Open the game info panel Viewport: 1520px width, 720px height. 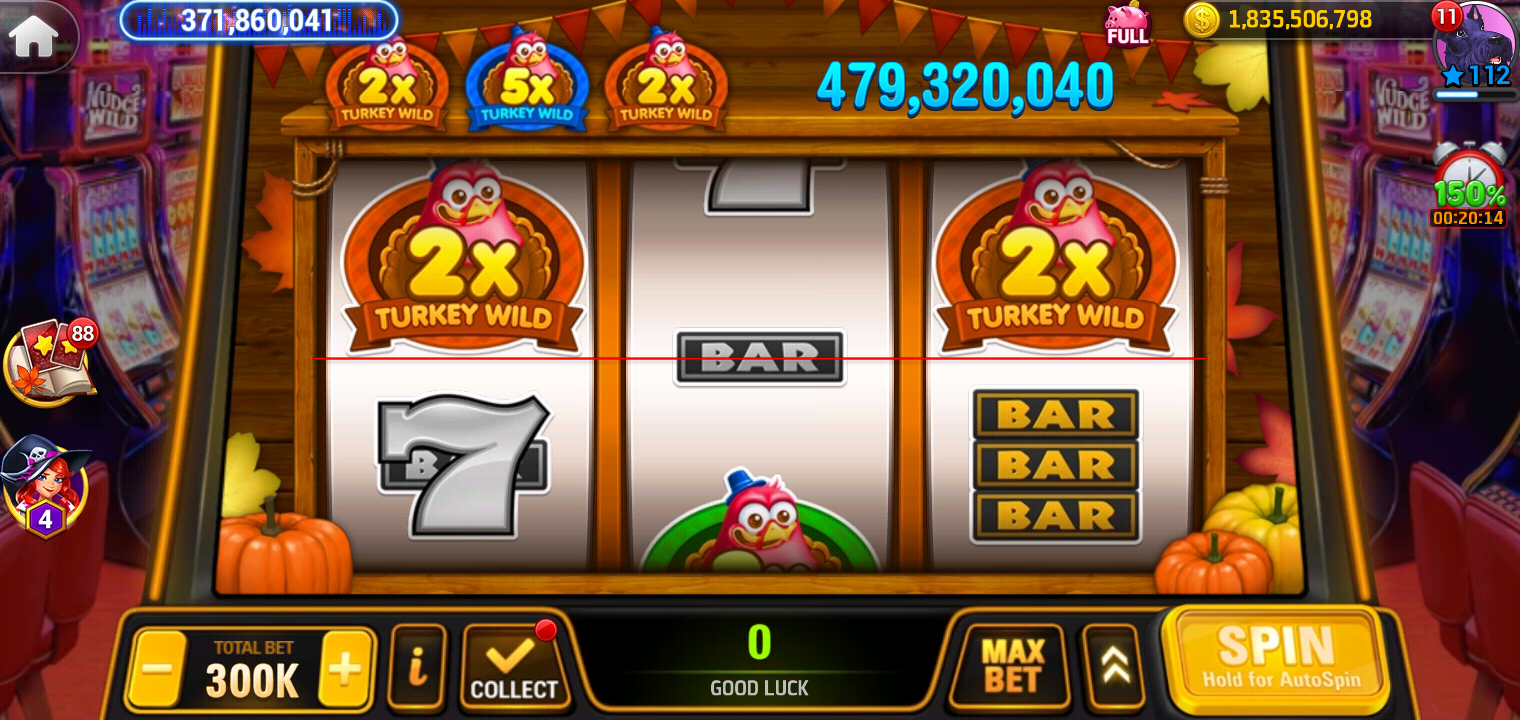pyautogui.click(x=417, y=664)
